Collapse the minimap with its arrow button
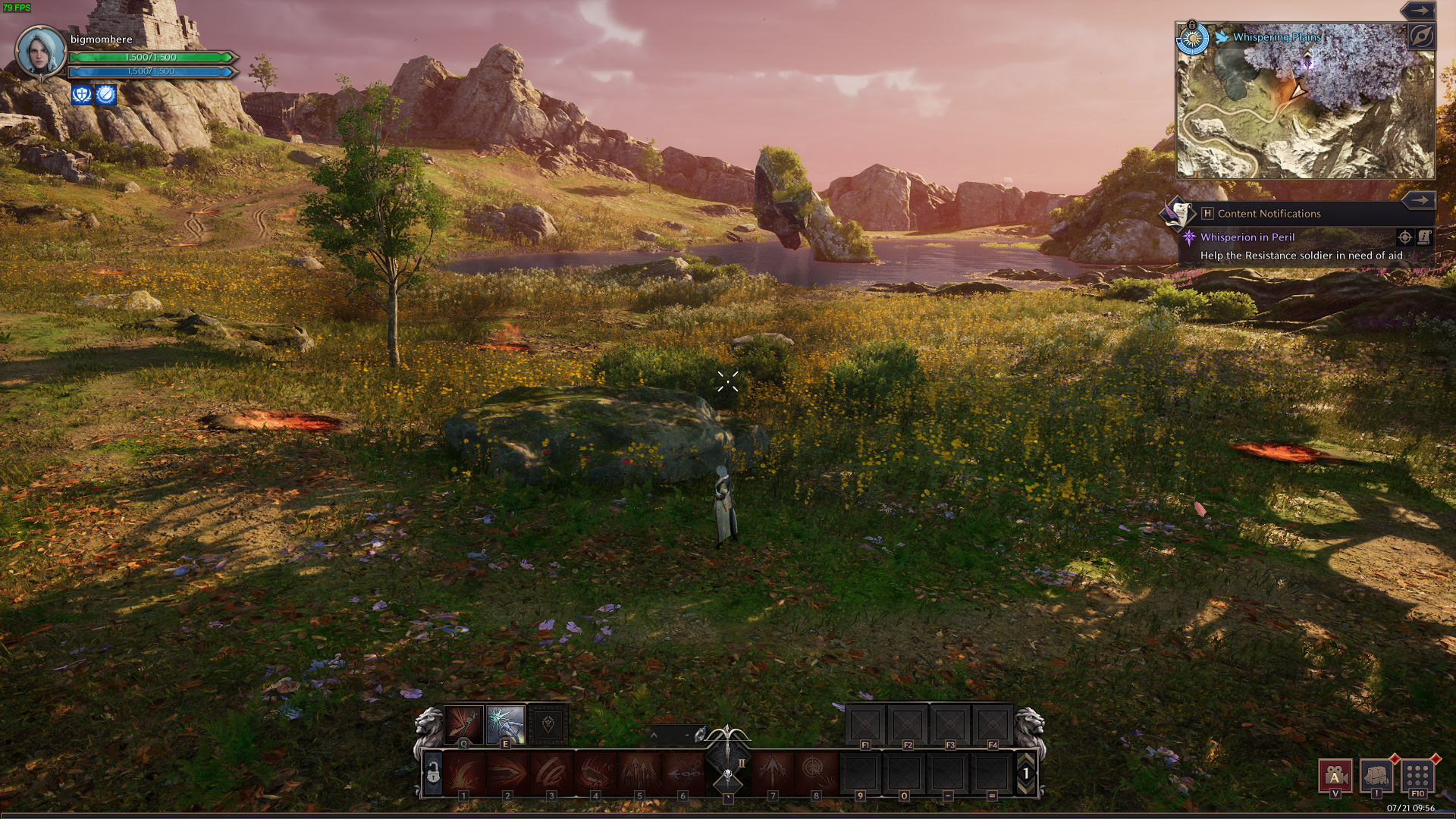The height and width of the screenshot is (819, 1456). point(1418,11)
